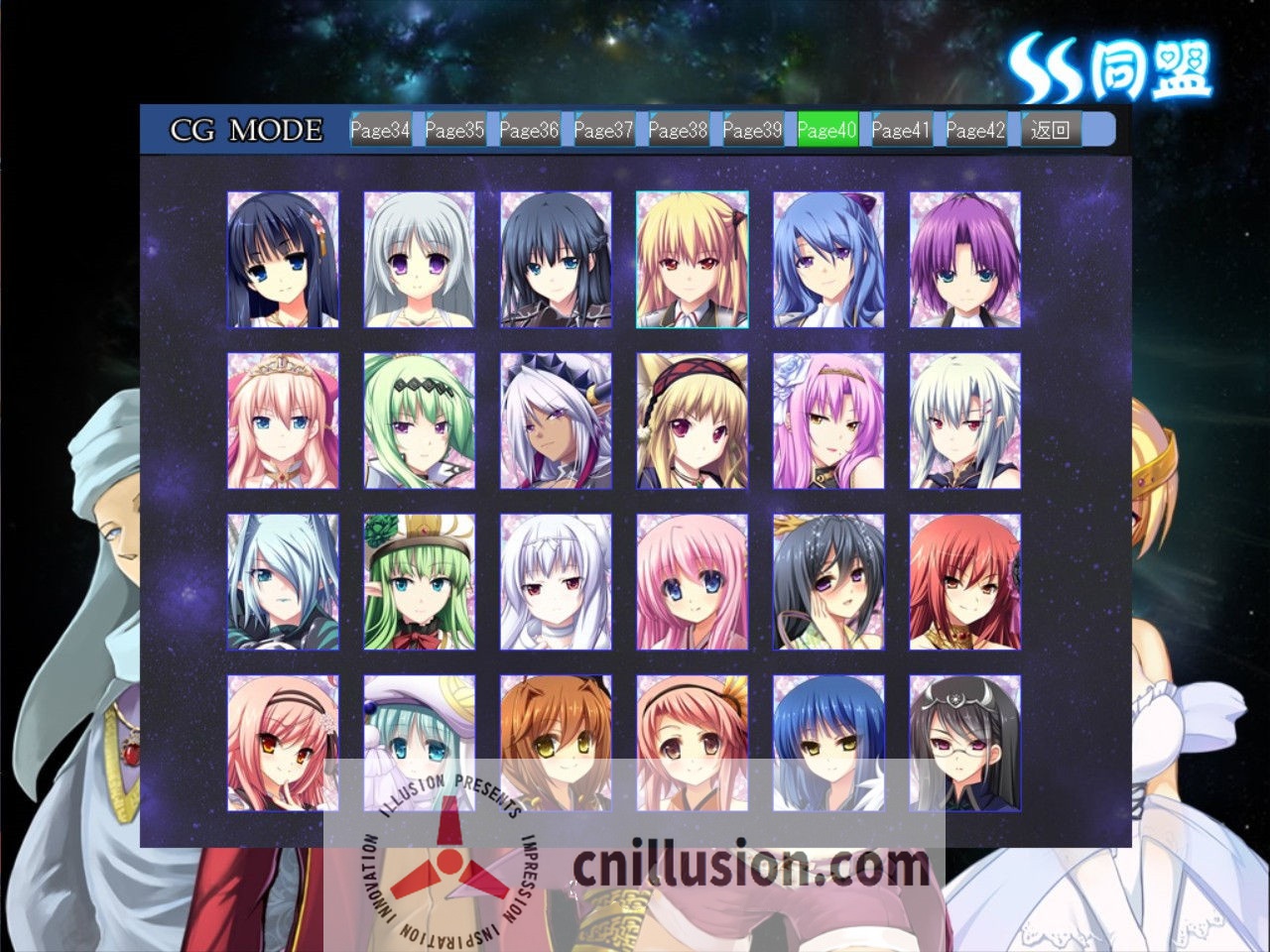View the silver-haired purple-eyed girl portrait
Screen dimensions: 1270x952
(419, 260)
